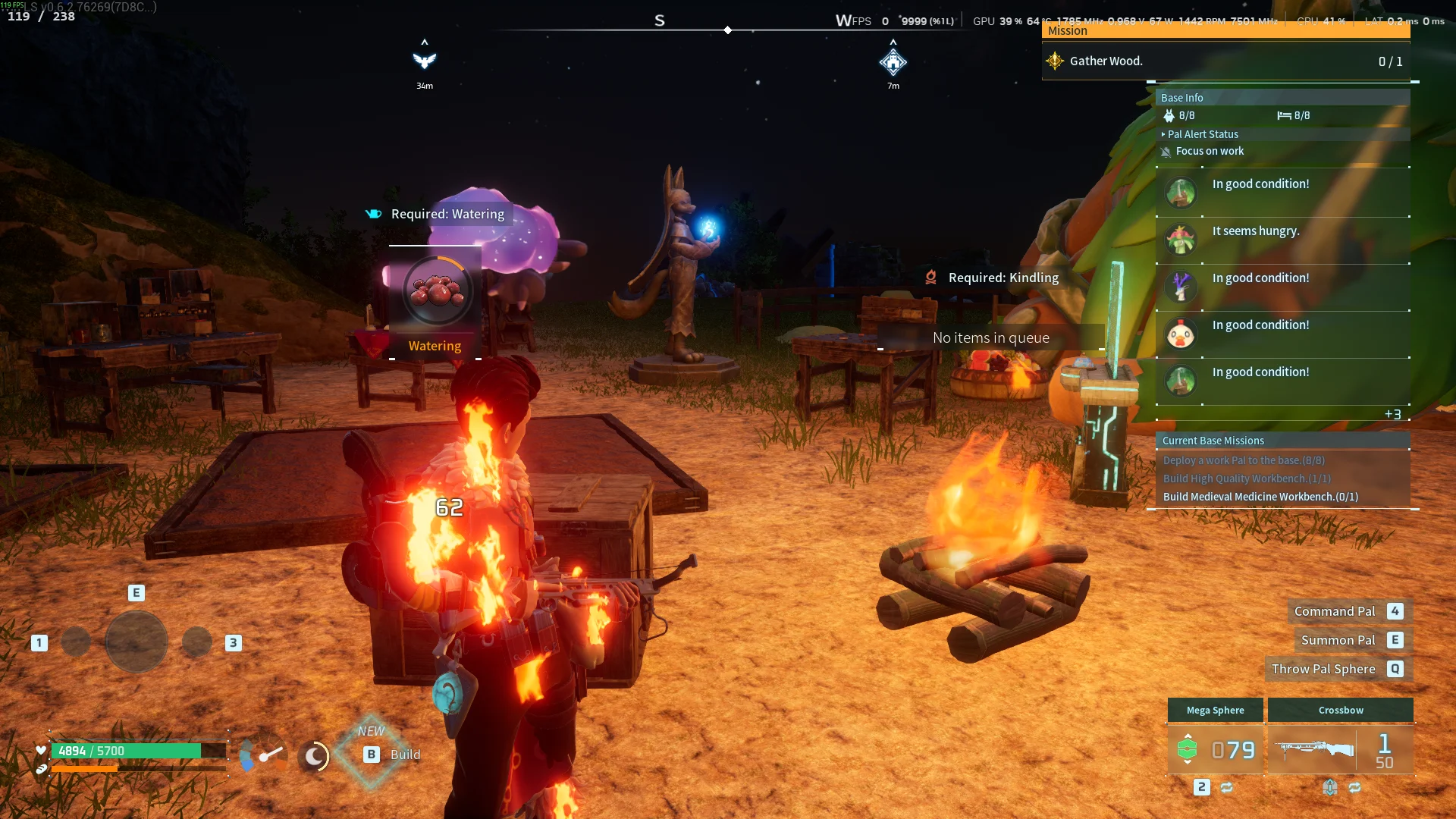Select the Focus on work status

tap(1209, 152)
